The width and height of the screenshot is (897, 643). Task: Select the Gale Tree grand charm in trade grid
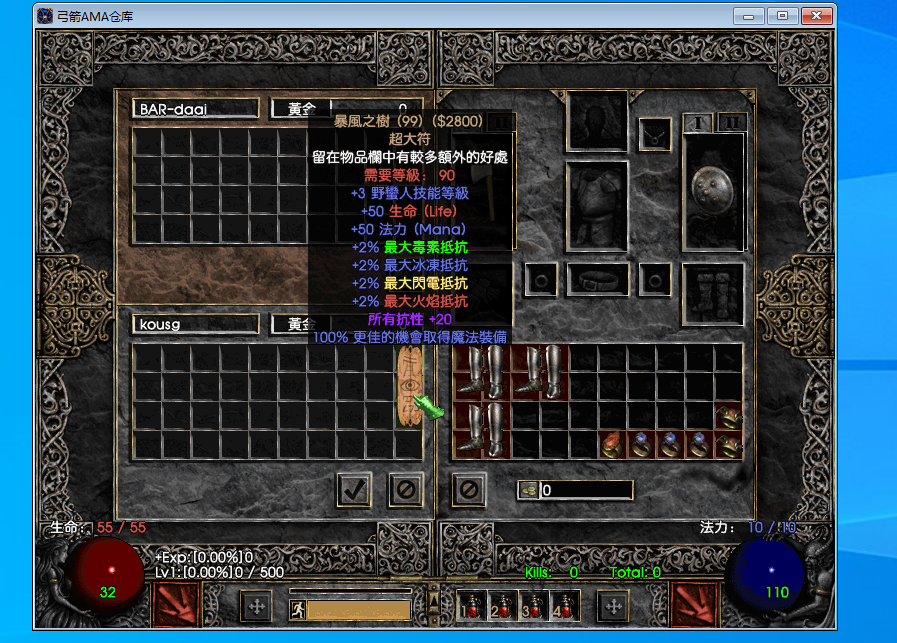[409, 387]
